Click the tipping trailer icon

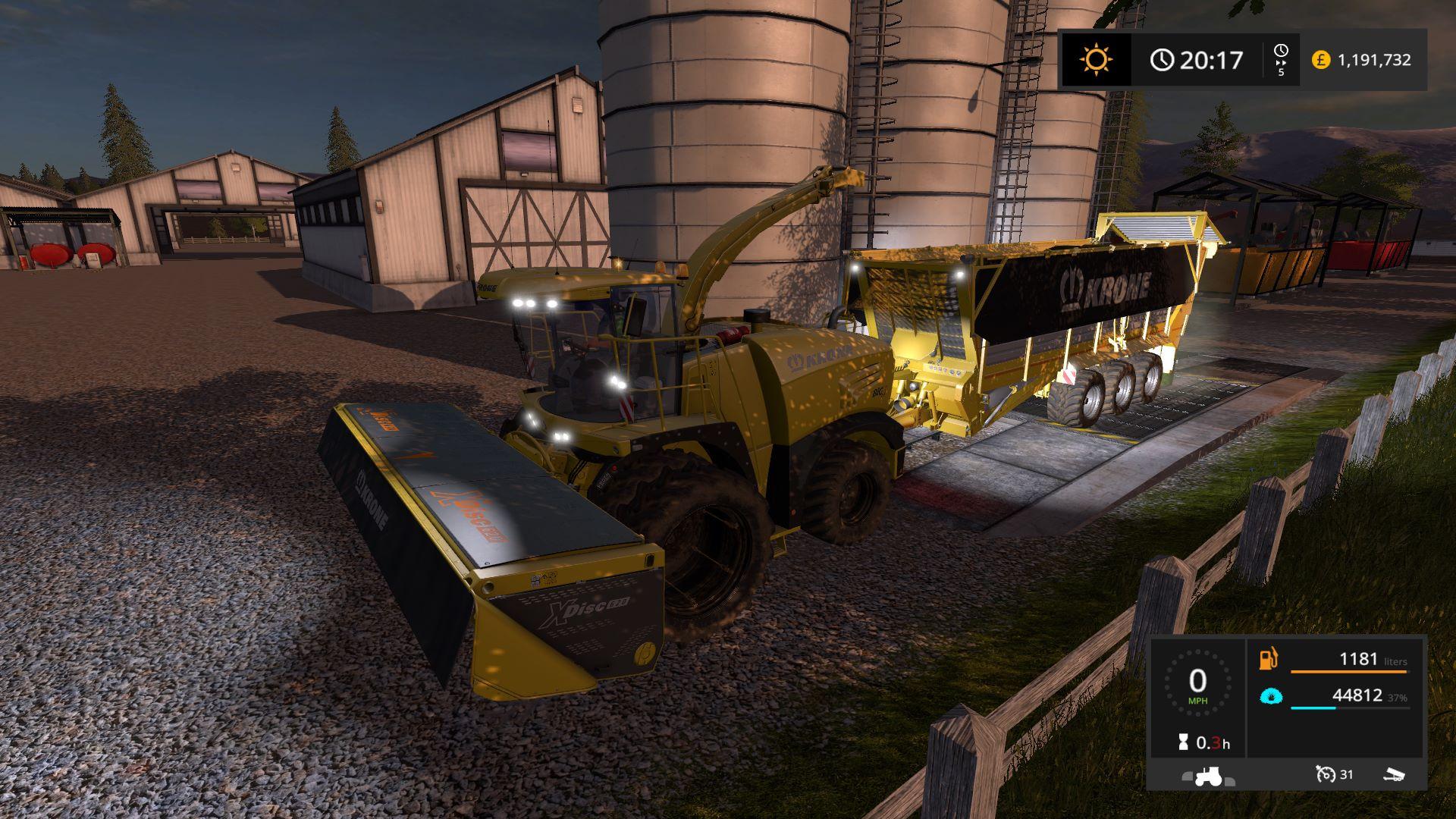(1394, 775)
